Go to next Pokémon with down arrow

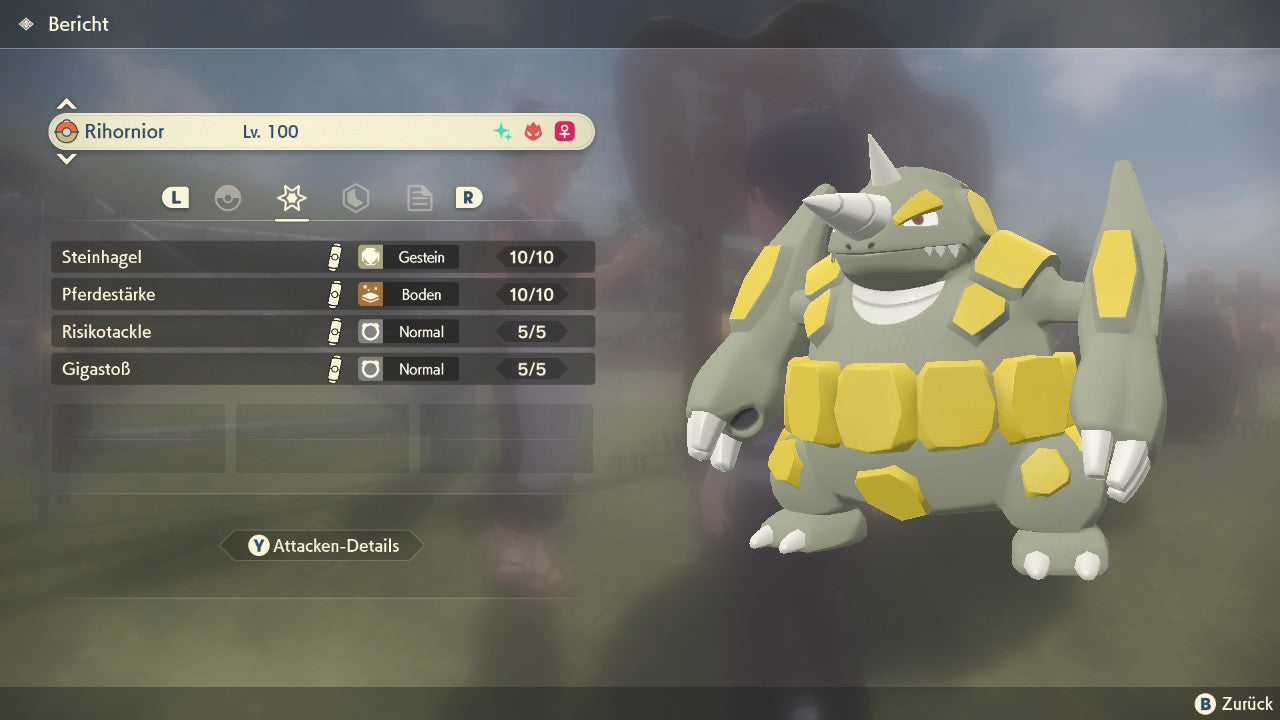point(66,158)
